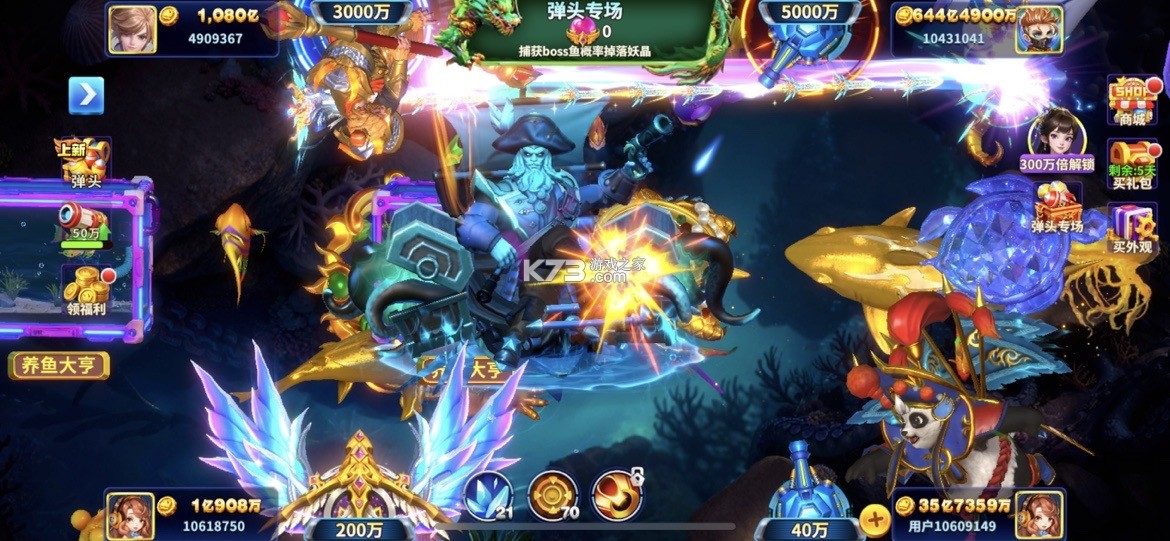1170x541 pixels.
Task: Activate the locked orange swirl skill
Action: coord(617,494)
